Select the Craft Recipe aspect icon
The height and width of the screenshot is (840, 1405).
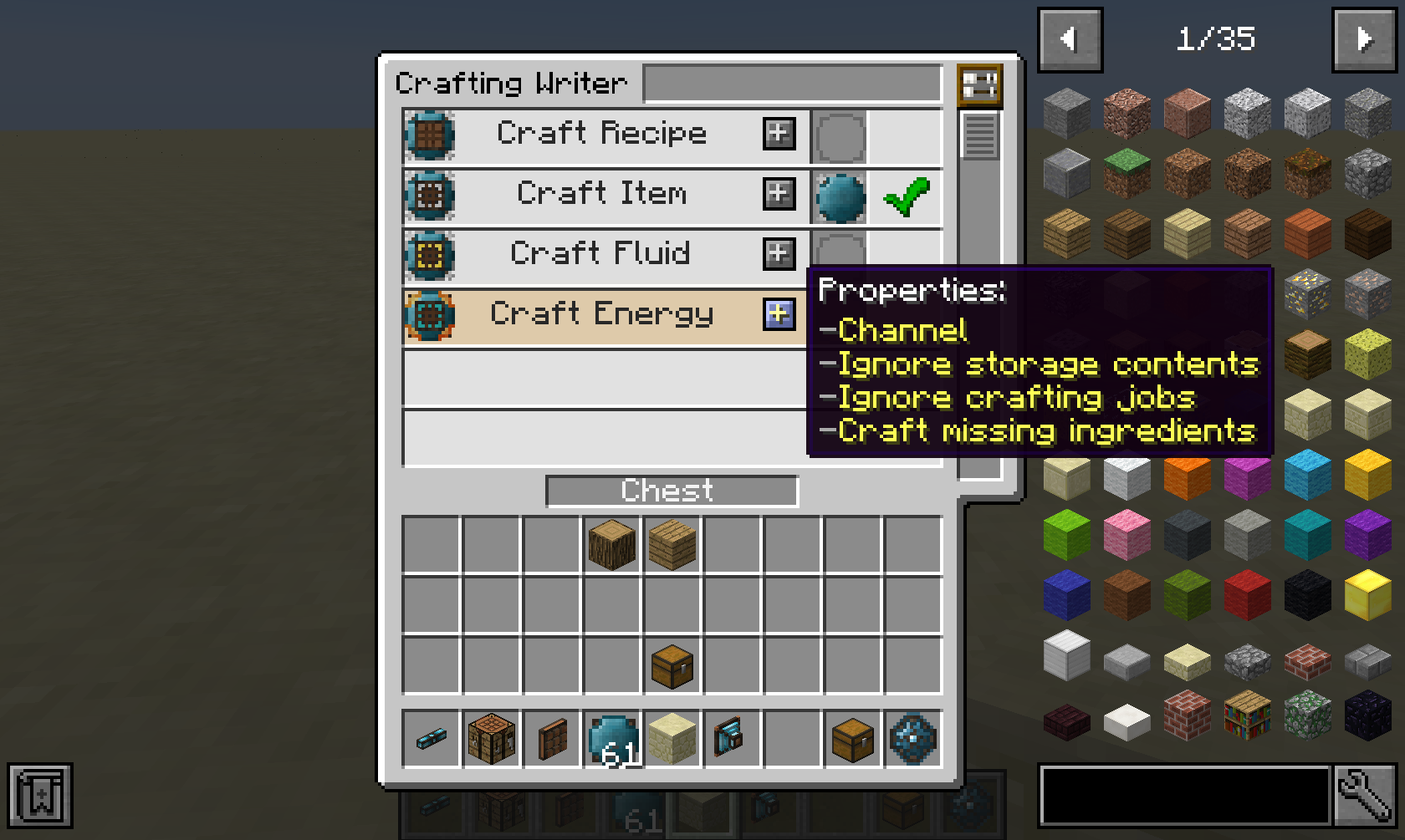click(x=429, y=135)
